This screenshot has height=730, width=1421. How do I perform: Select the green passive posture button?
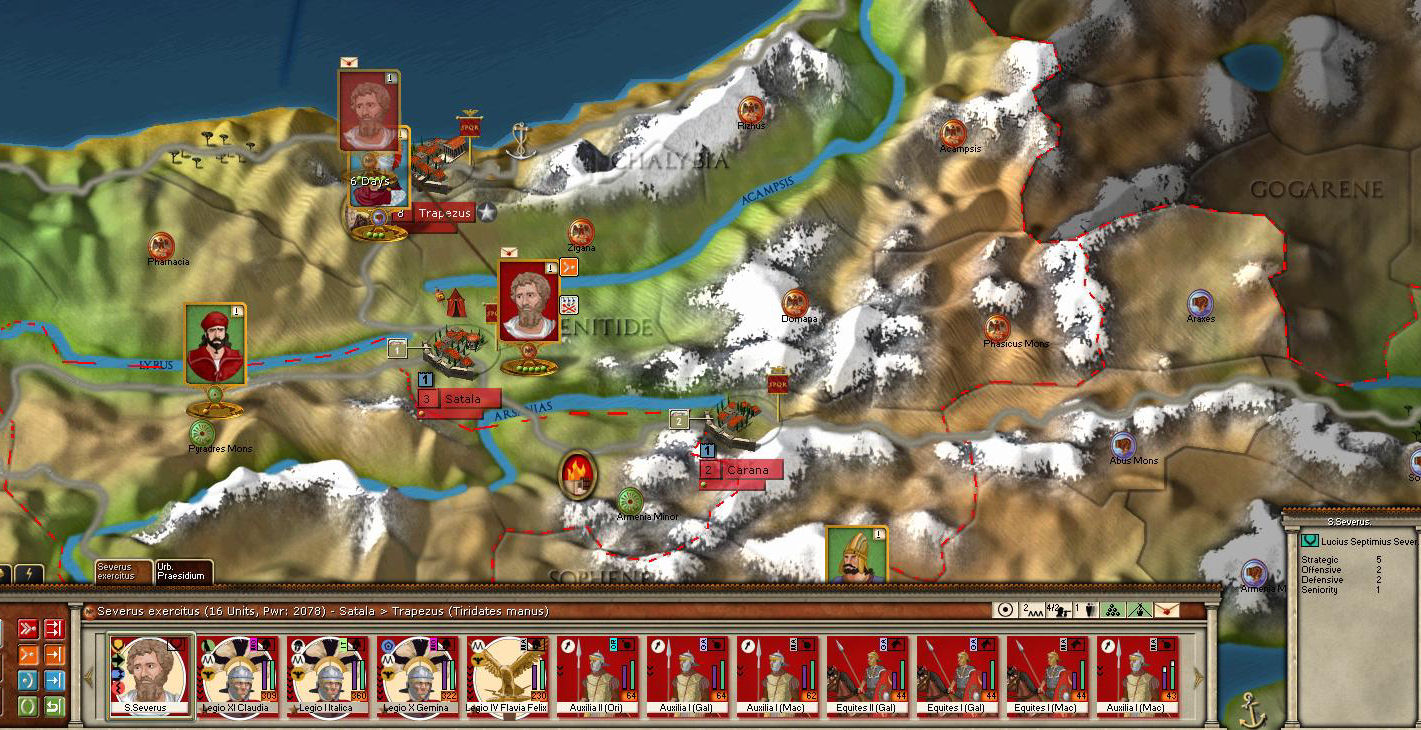click(28, 707)
